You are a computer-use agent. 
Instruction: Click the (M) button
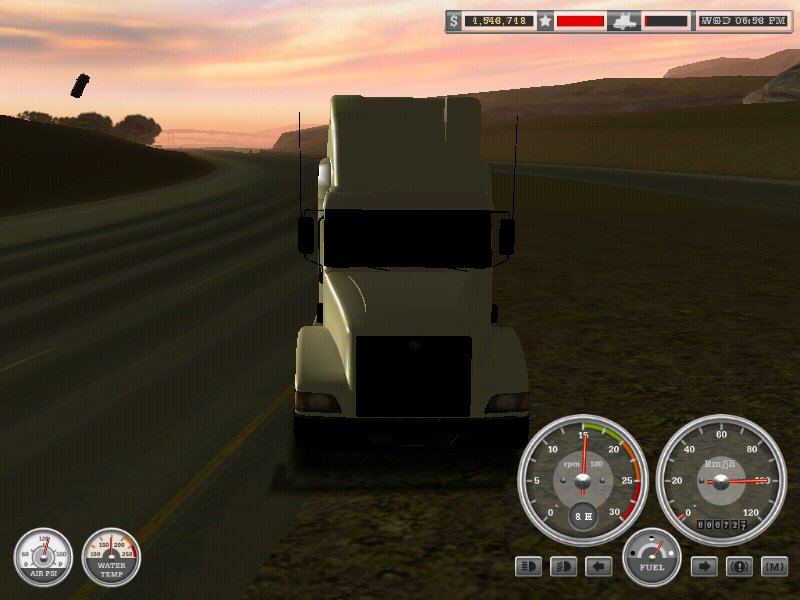click(x=774, y=567)
